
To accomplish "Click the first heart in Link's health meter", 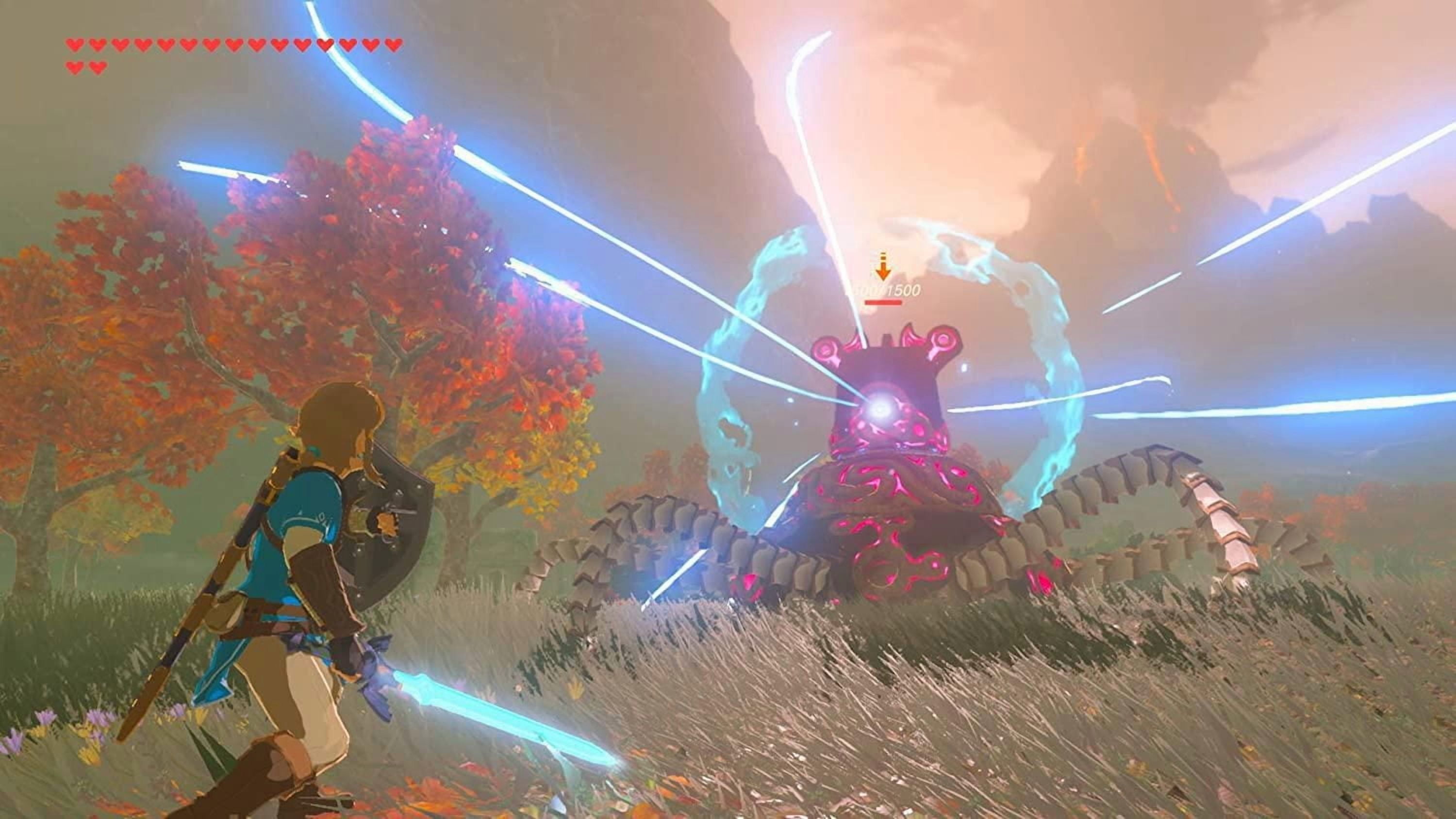I will [x=76, y=45].
